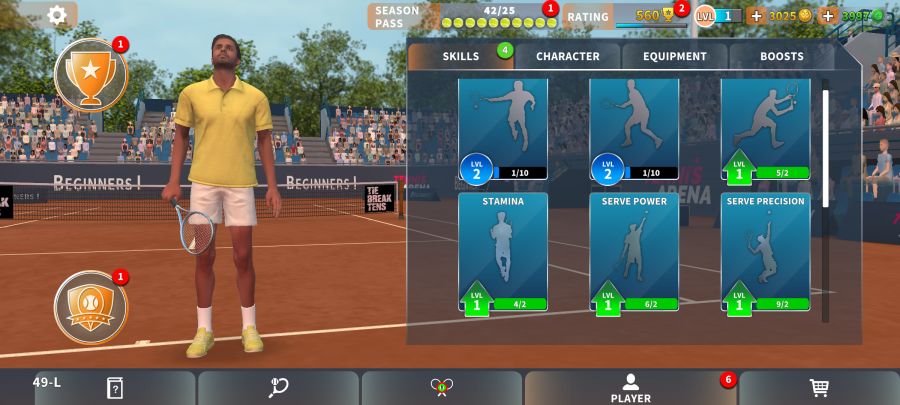Viewport: 900px width, 405px height.
Task: Open the card pack question mark tab
Action: (x=115, y=388)
